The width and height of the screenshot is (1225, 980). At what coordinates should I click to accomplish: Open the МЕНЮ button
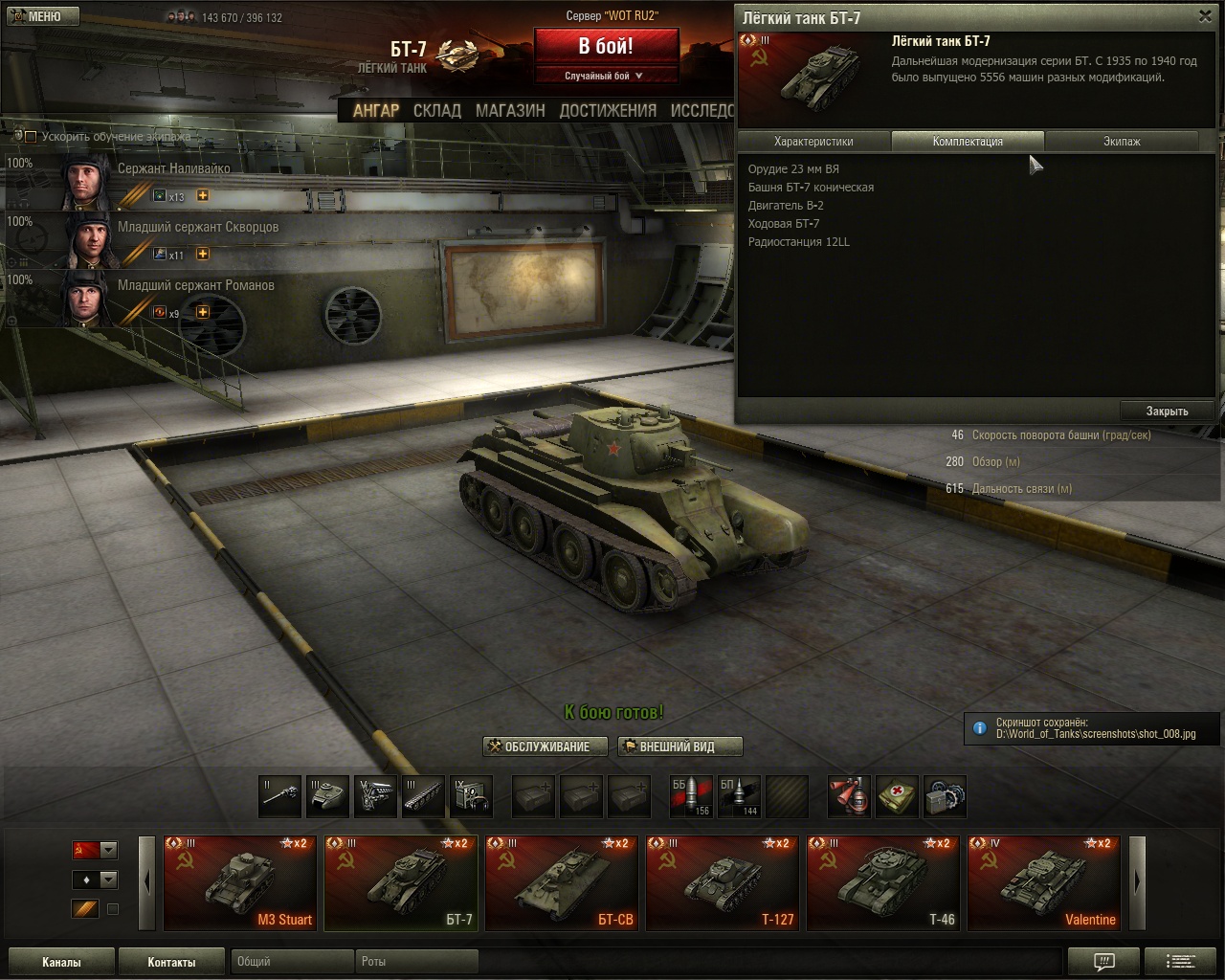[42, 16]
